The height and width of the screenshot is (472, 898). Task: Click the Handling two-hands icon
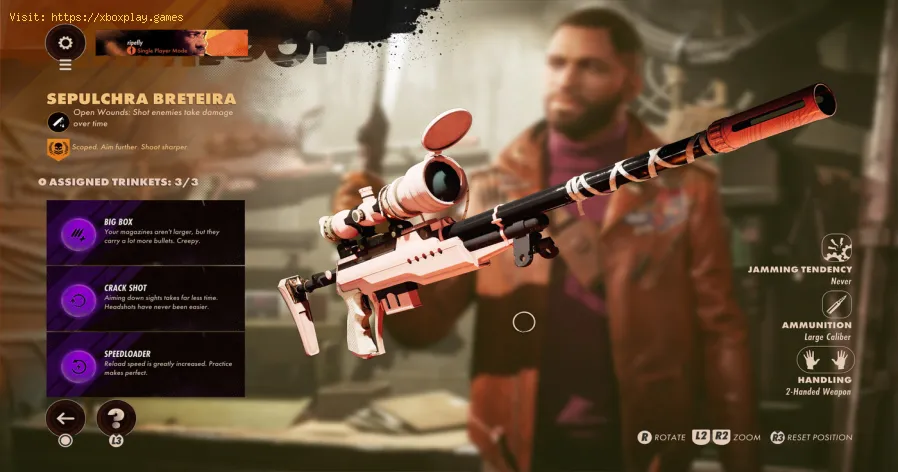coord(826,360)
